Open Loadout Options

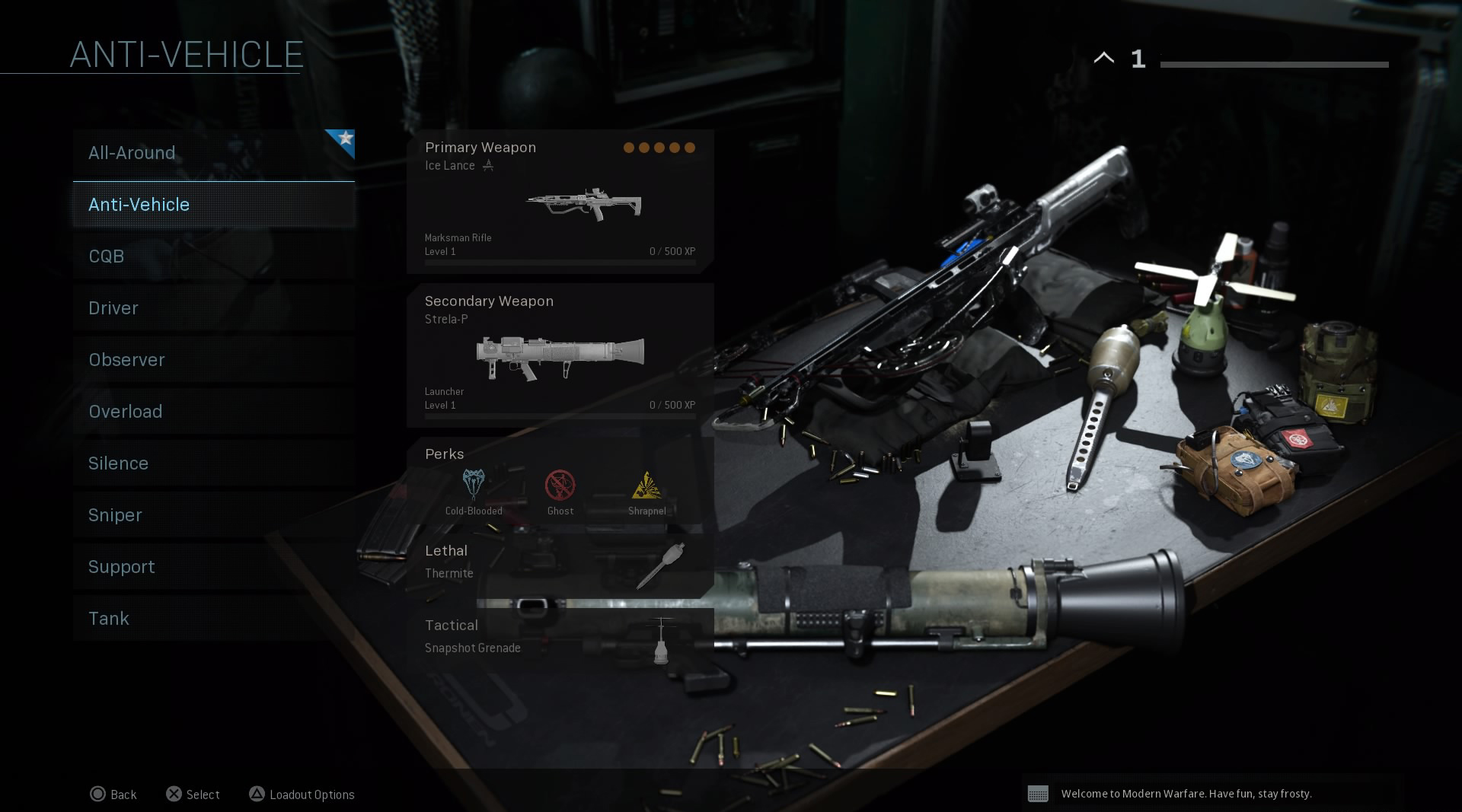click(302, 794)
